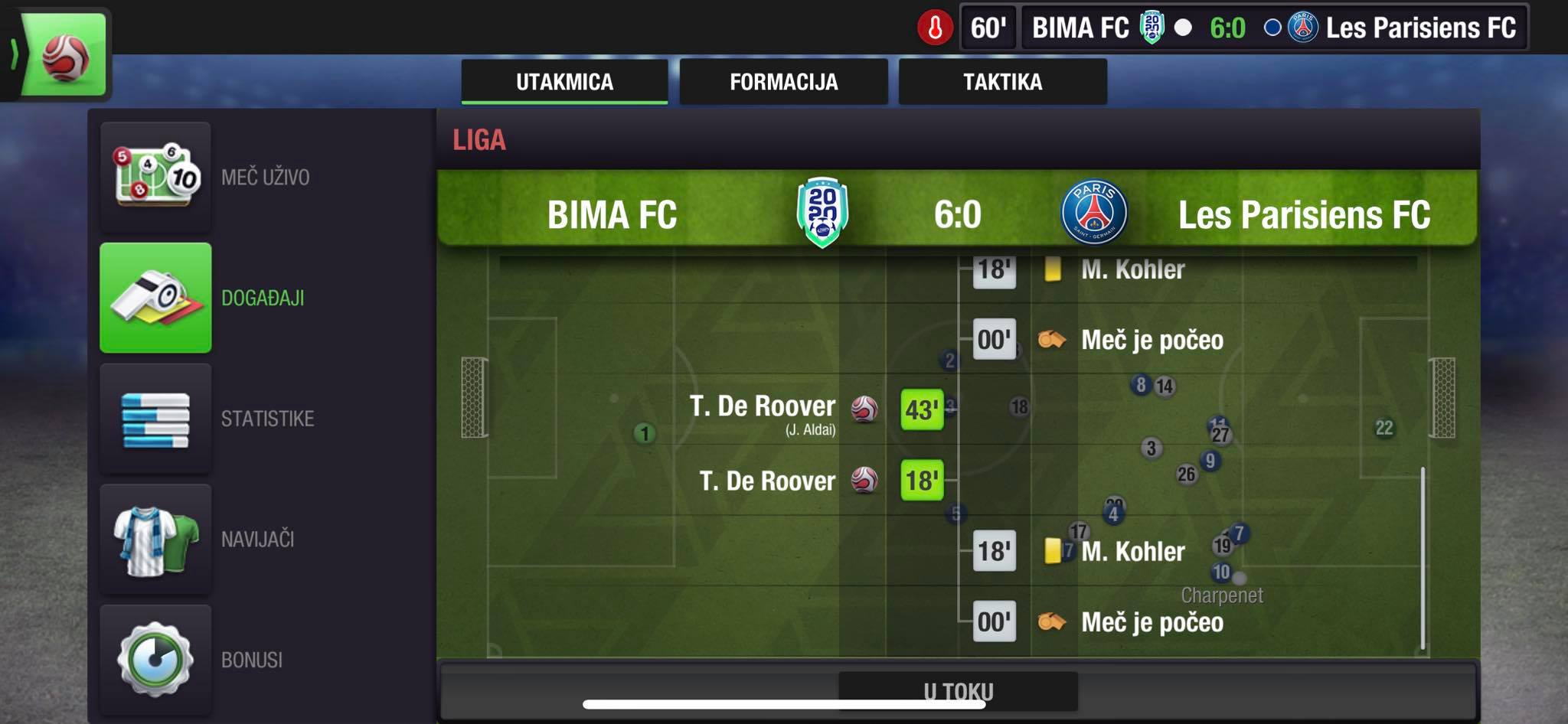The height and width of the screenshot is (724, 1568).
Task: Click the U TOKU button
Action: [x=958, y=691]
